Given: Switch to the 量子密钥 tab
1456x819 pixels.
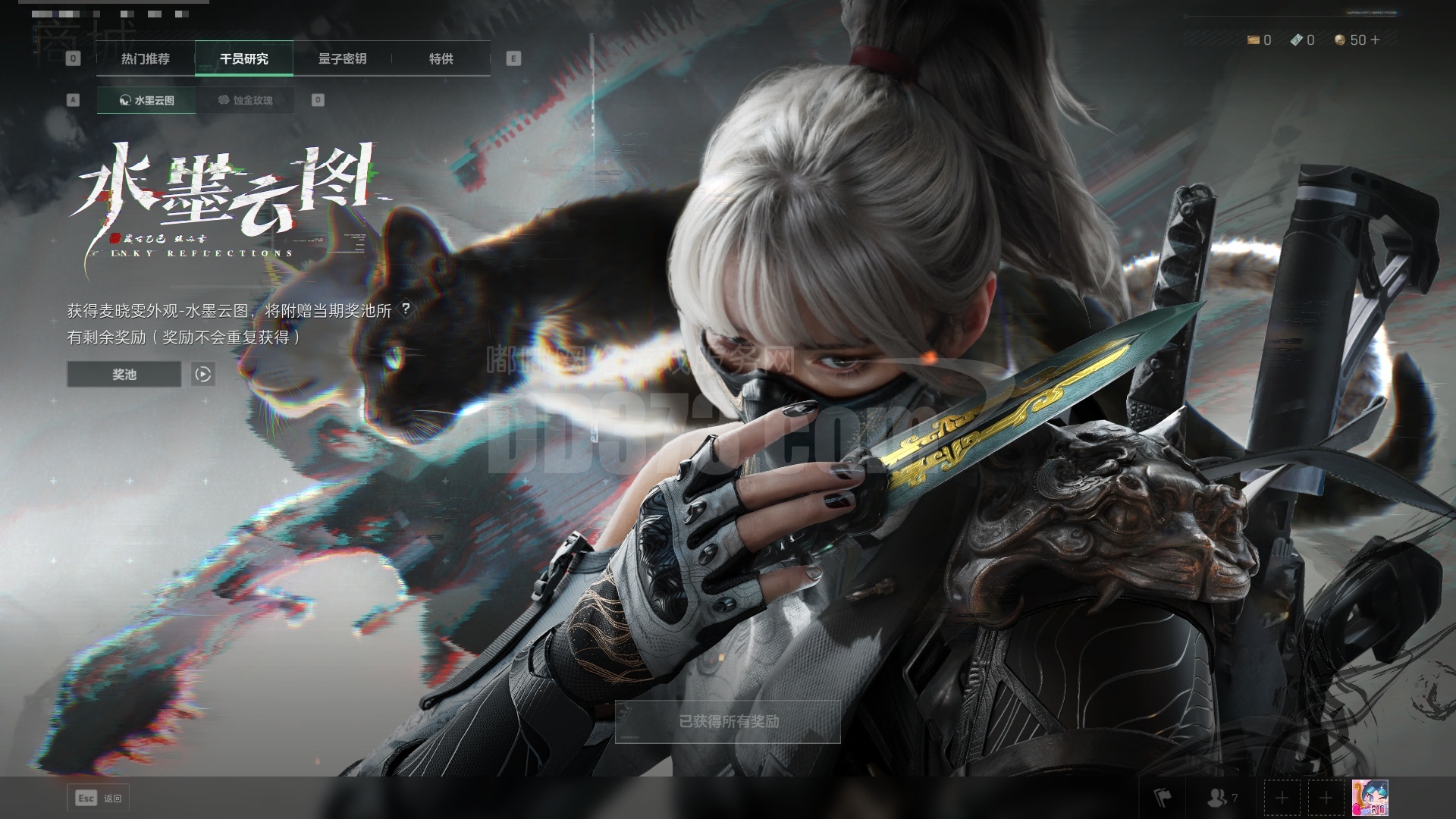Looking at the screenshot, I should 342,59.
